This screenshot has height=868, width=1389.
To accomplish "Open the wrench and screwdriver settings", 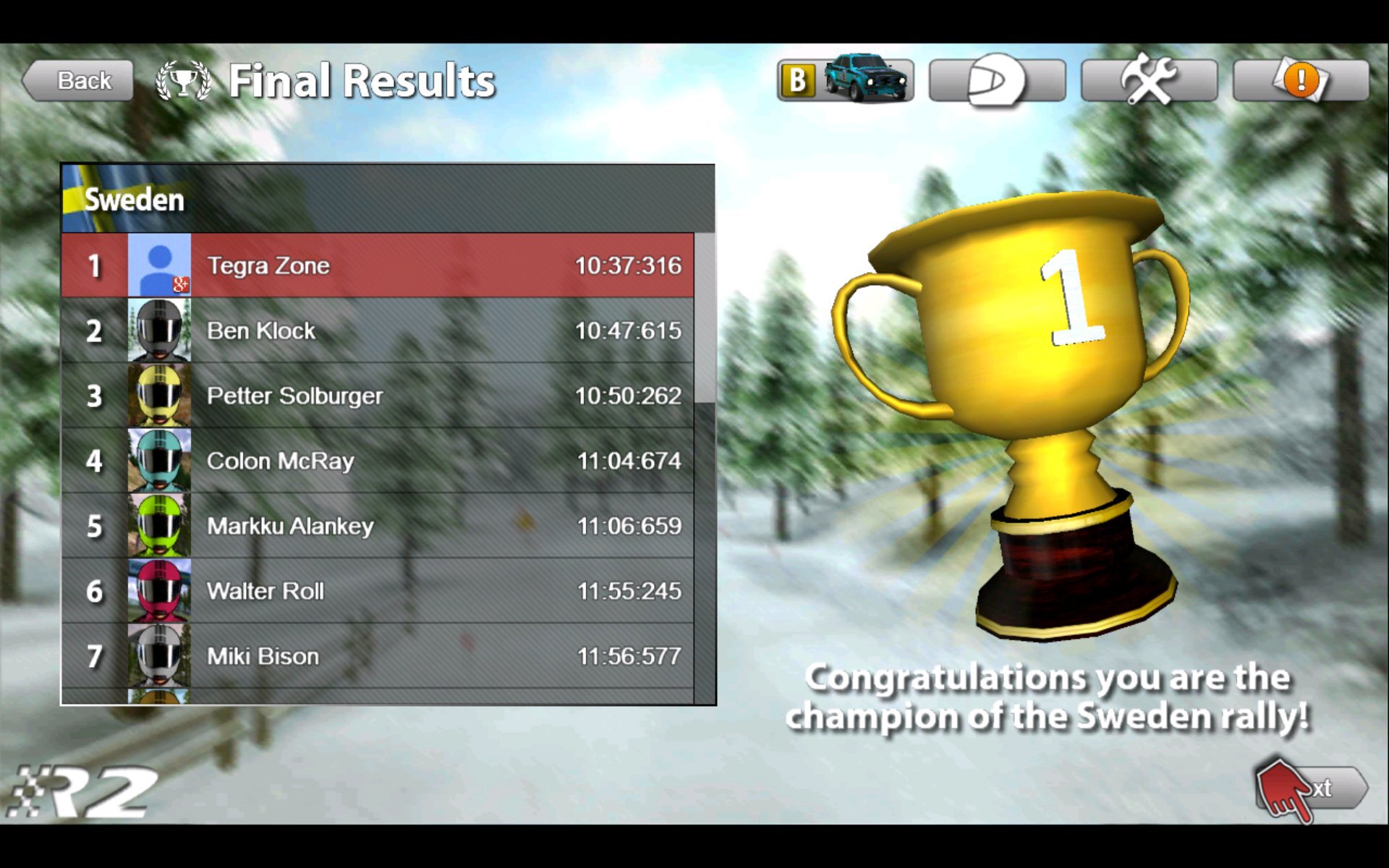I will [1149, 80].
